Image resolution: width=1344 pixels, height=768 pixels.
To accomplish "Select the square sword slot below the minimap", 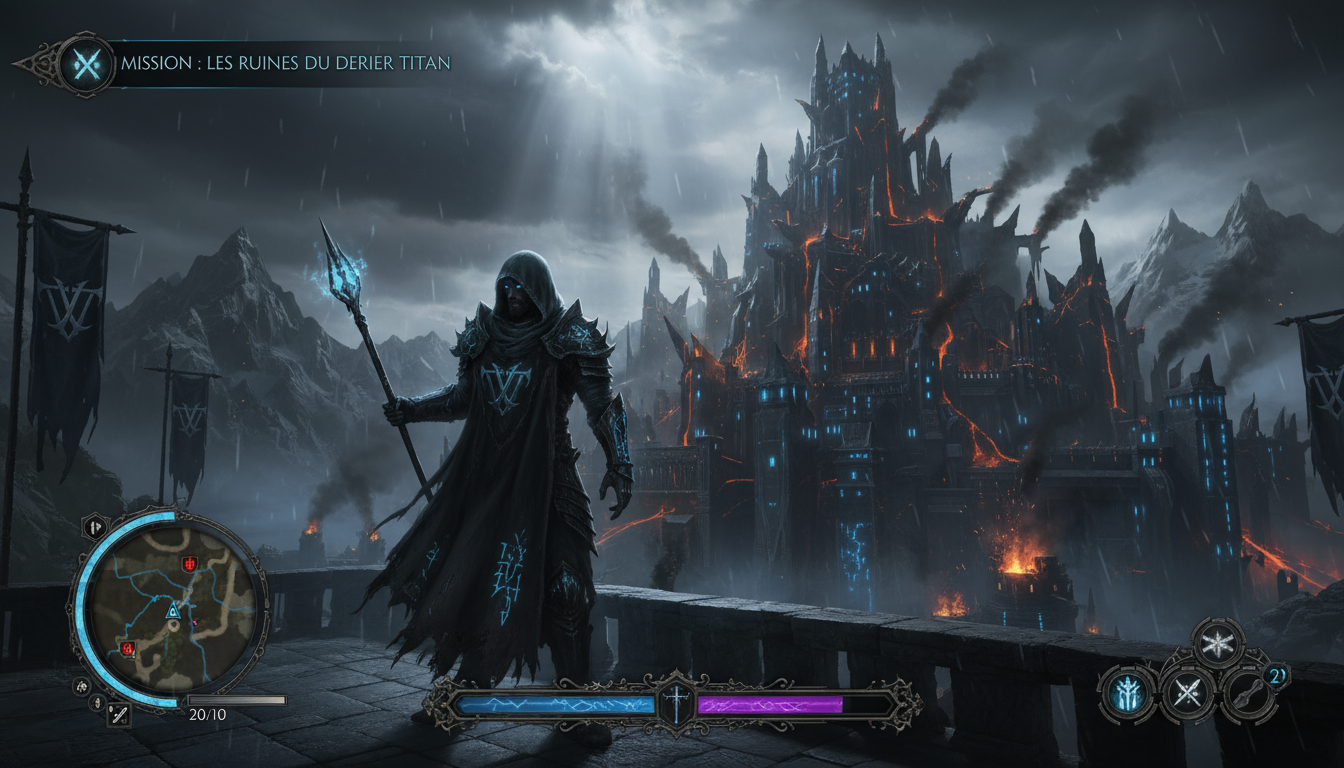I will pyautogui.click(x=118, y=714).
